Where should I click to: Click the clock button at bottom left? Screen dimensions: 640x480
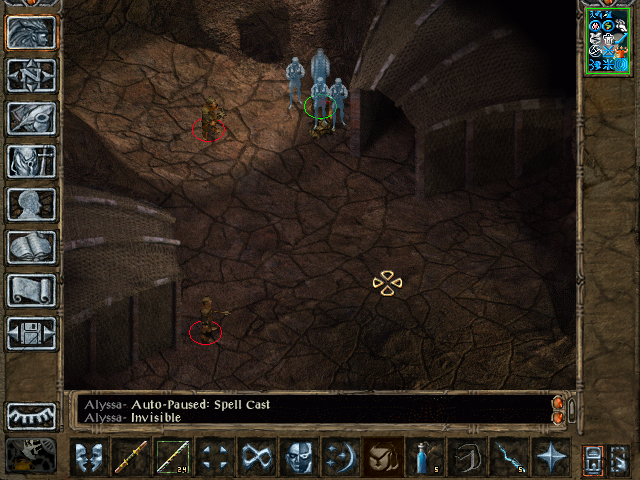pyautogui.click(x=31, y=456)
